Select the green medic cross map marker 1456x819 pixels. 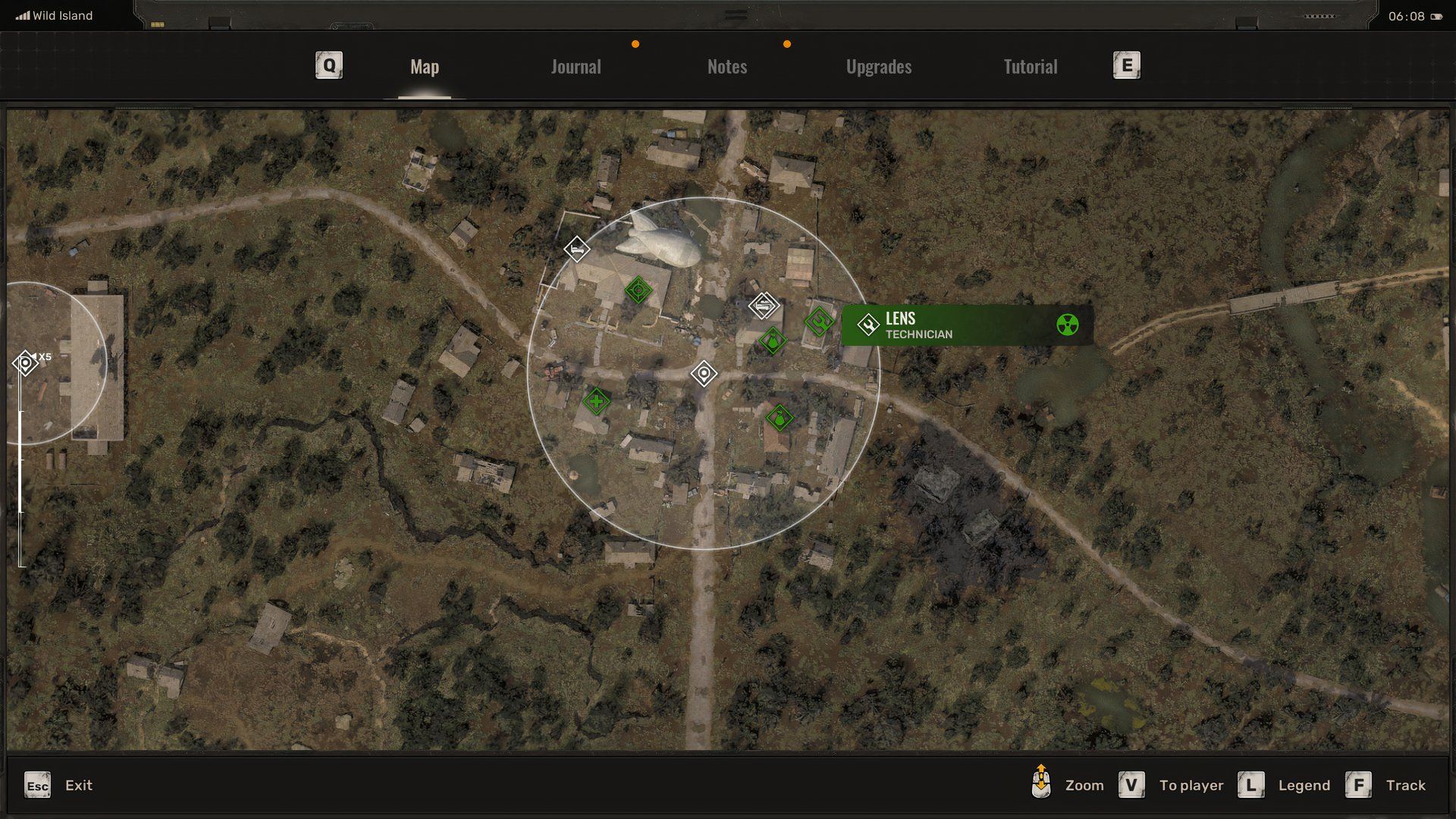597,400
